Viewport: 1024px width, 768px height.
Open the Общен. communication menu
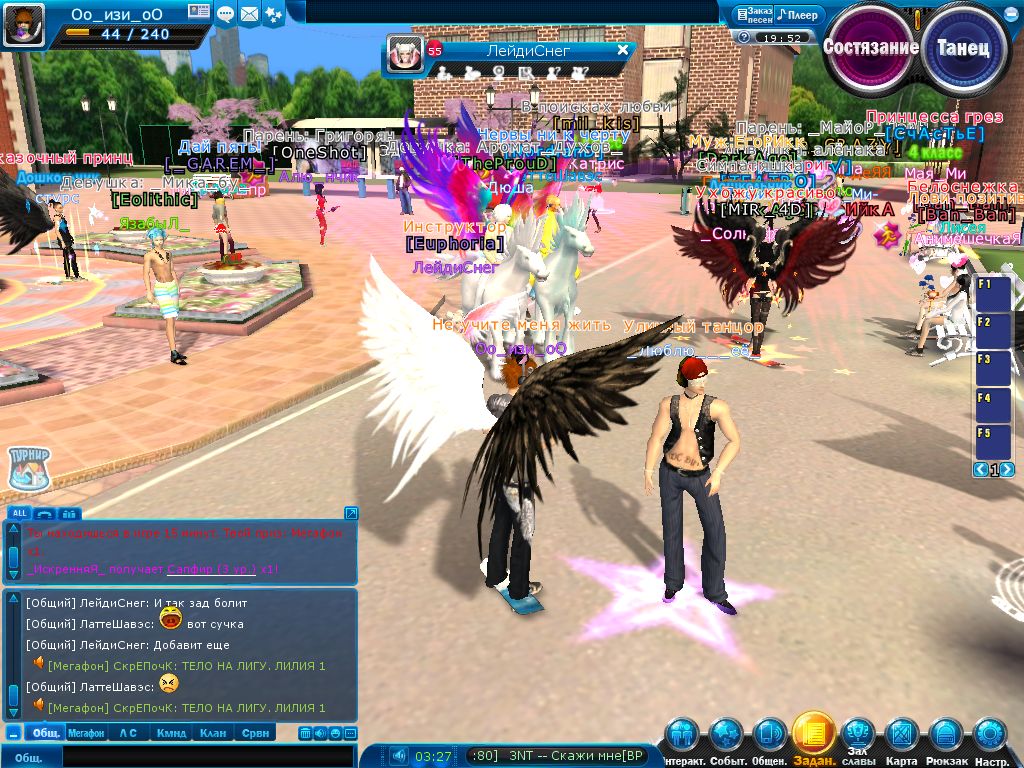pos(769,735)
